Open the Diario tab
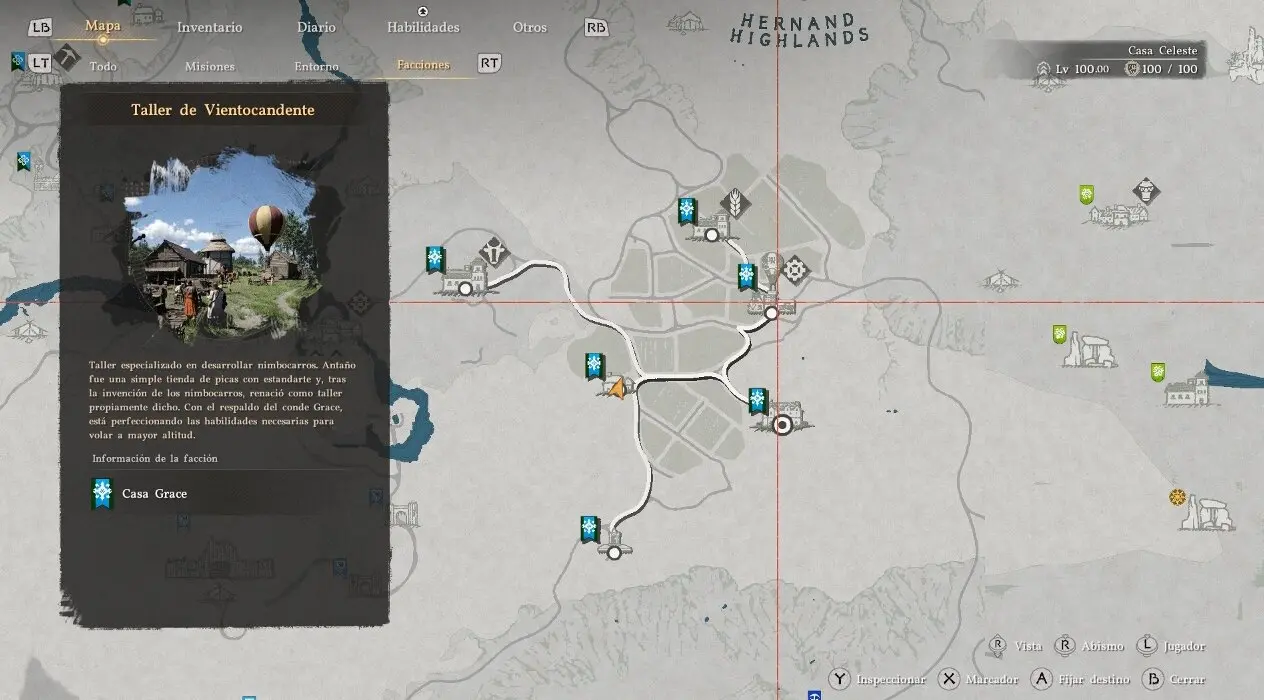Viewport: 1264px width, 700px height. point(314,27)
